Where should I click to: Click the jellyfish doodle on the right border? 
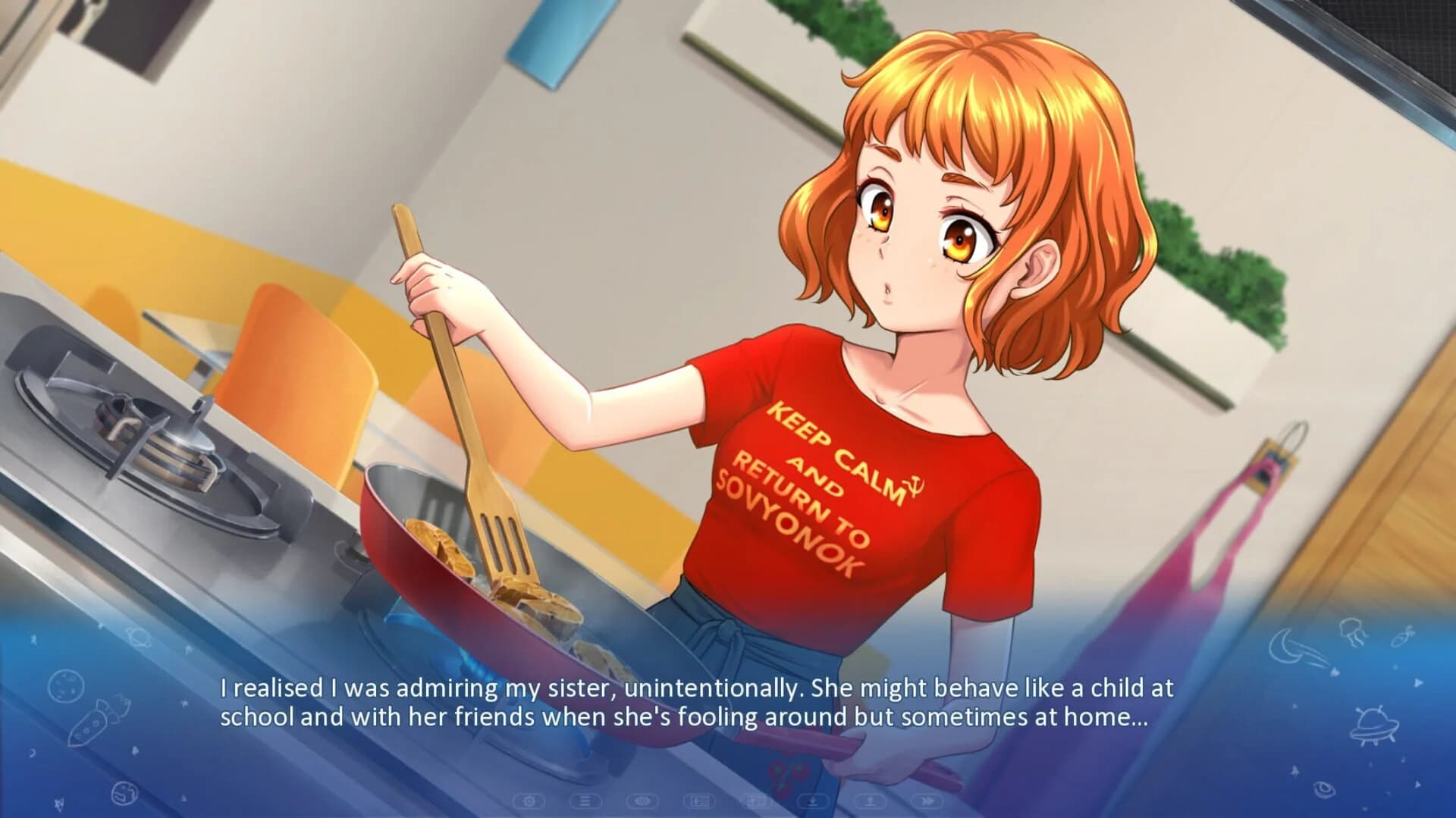coord(1353,633)
